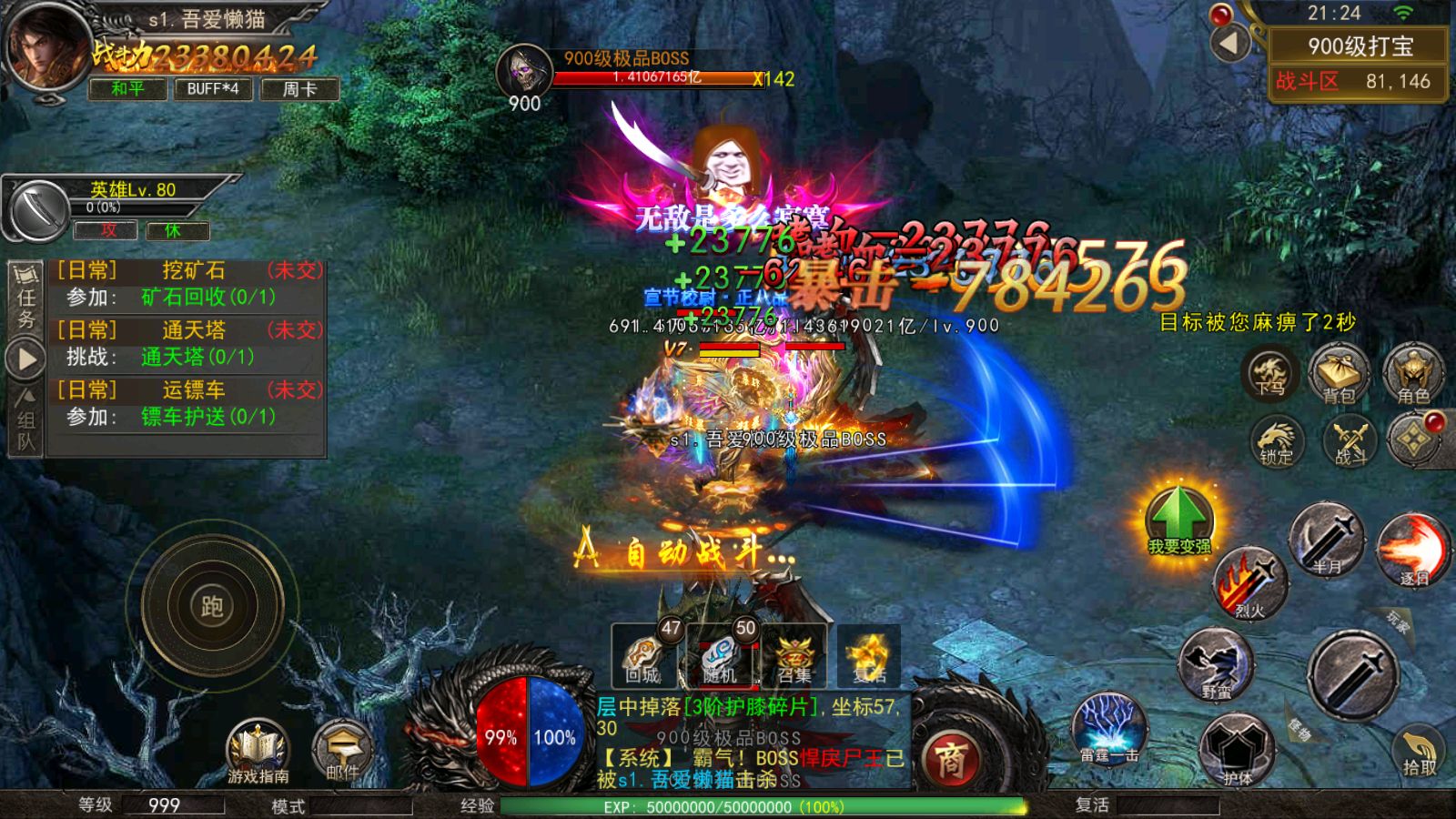Collapse the quest panel arrow
The height and width of the screenshot is (819, 1456).
pyautogui.click(x=26, y=359)
